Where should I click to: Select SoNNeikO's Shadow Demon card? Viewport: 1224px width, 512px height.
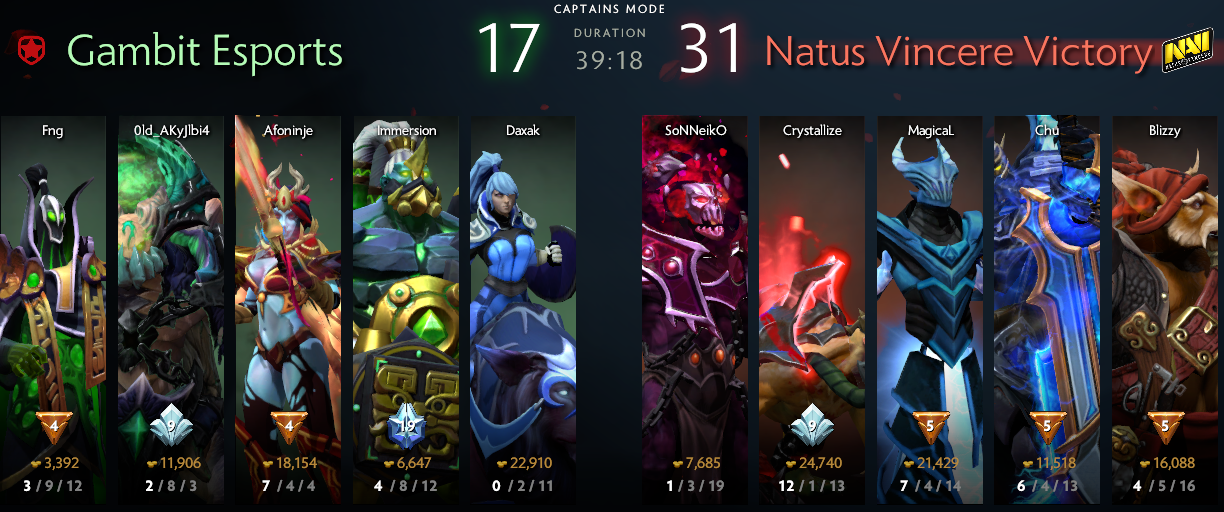(694, 300)
